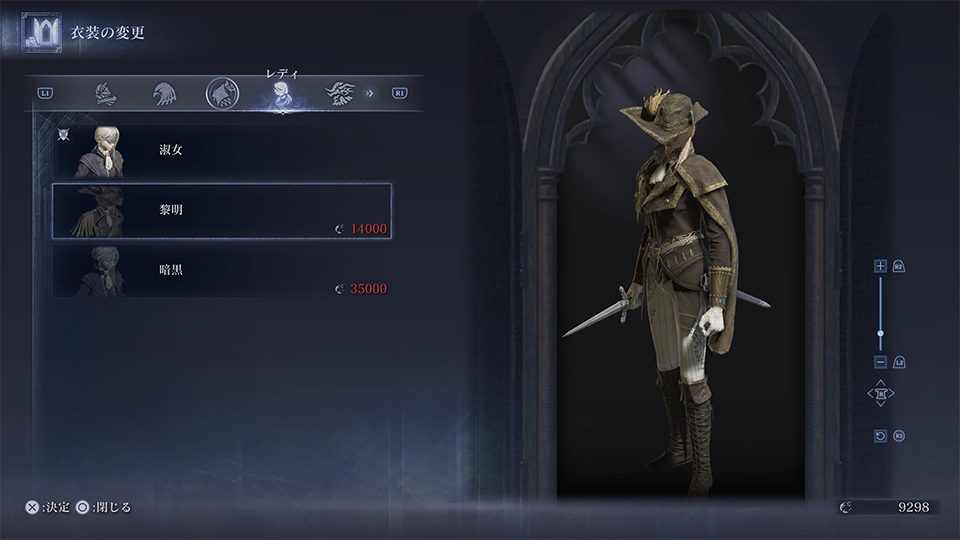Reset the preview camera view
Screen dimensions: 960x540
(x=880, y=436)
